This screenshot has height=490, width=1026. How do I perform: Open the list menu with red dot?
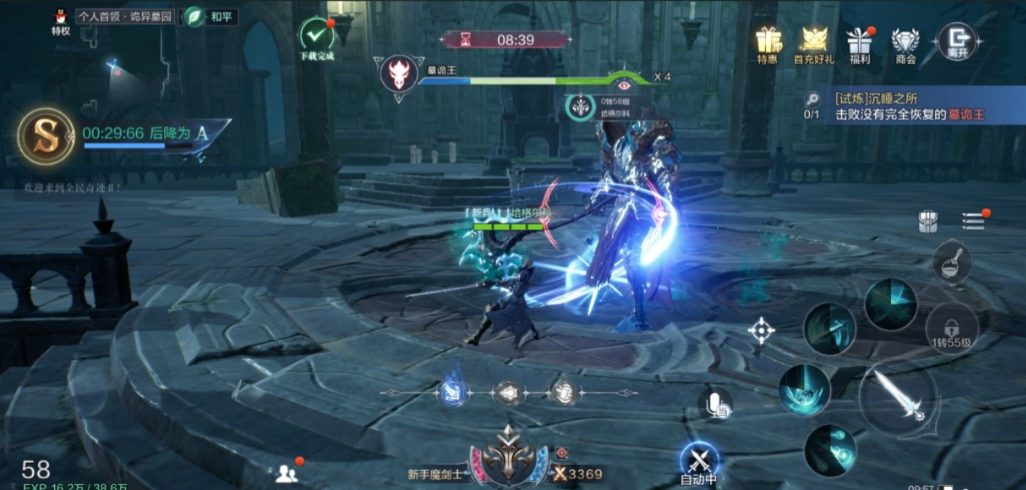pyautogui.click(x=974, y=220)
